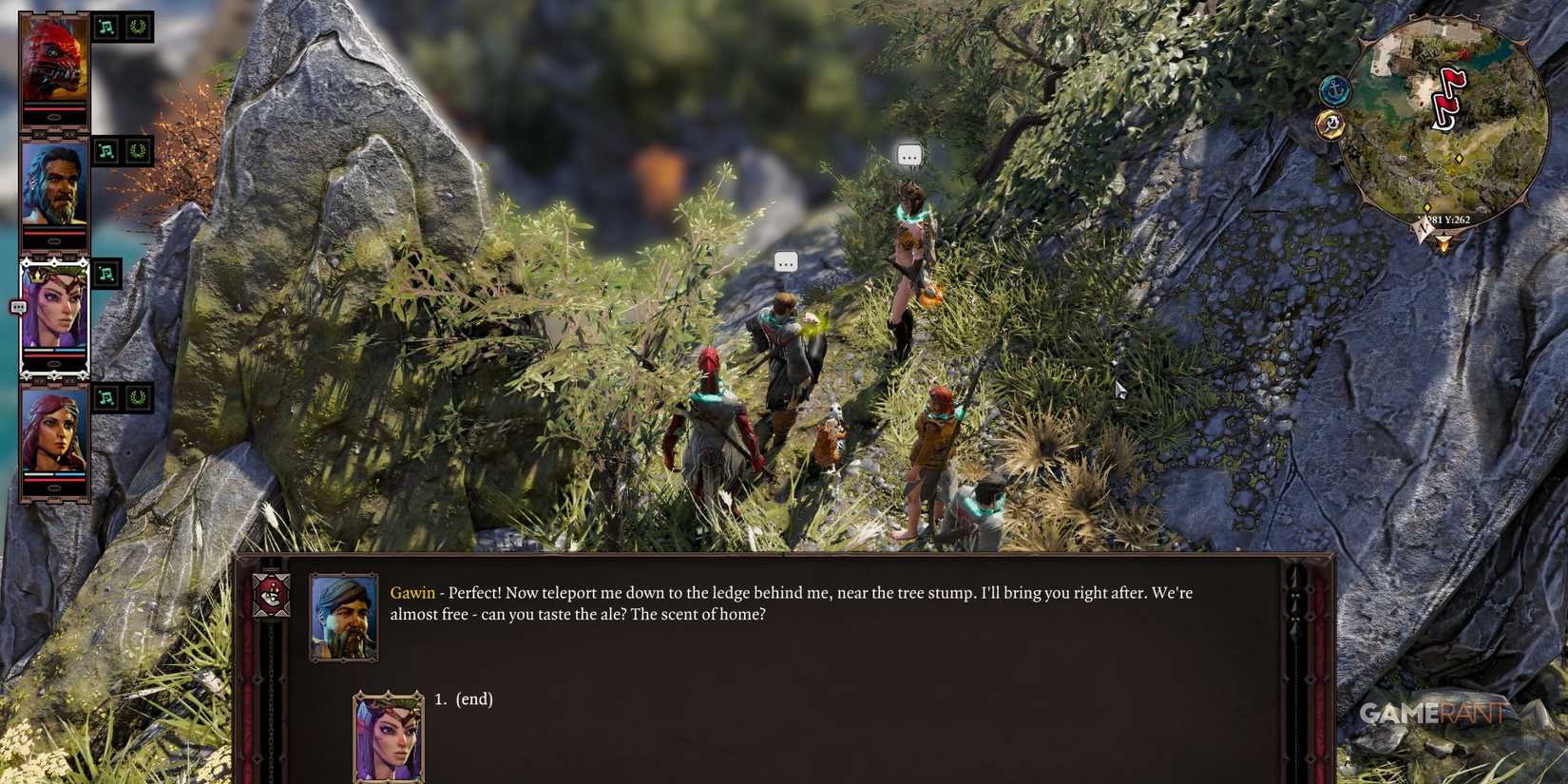This screenshot has width=1568, height=784.
Task: Select dialogue option 1 (end)
Action: 465,698
